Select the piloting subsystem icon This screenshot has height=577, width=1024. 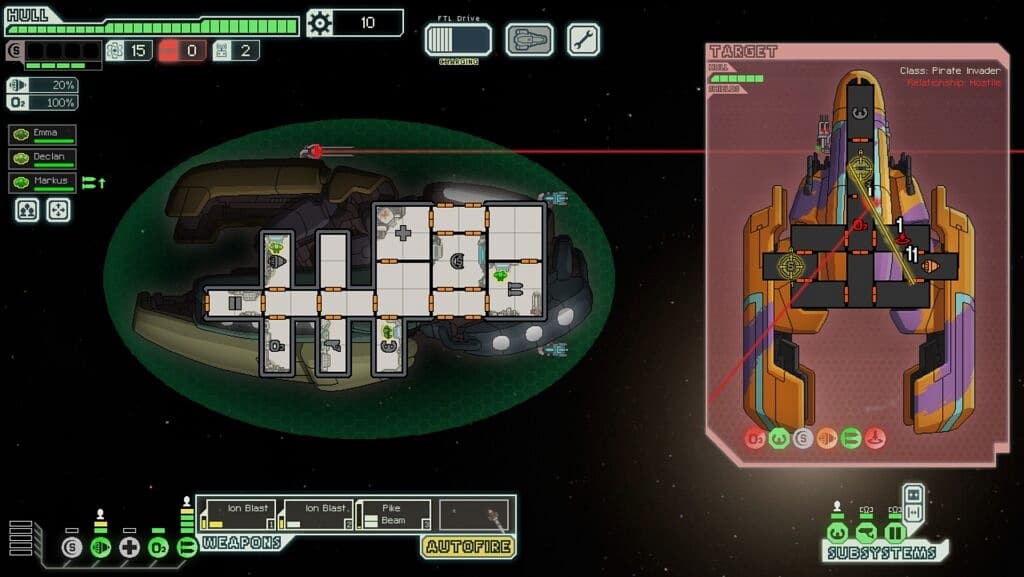coord(838,534)
